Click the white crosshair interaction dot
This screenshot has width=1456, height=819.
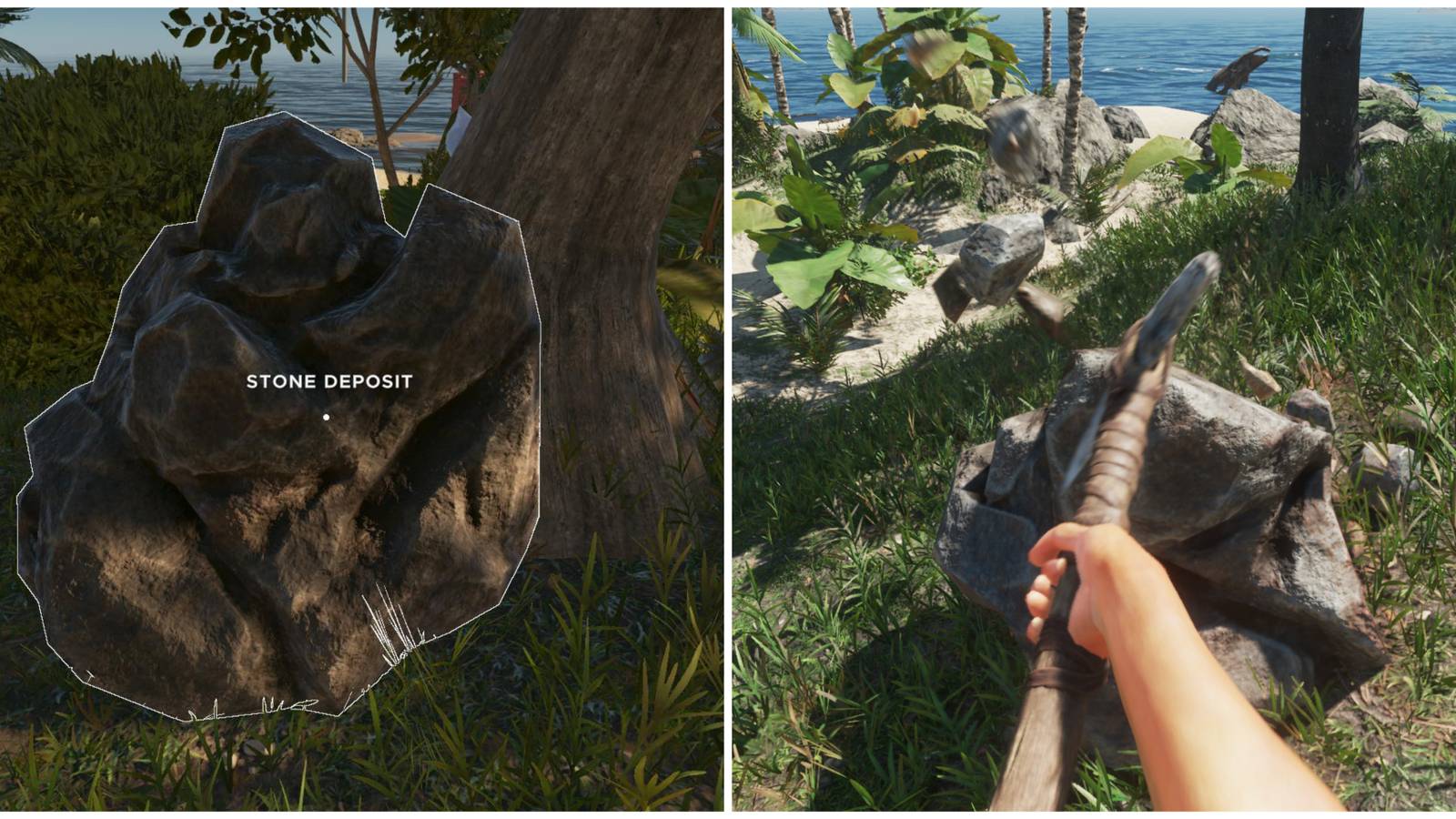tap(325, 416)
